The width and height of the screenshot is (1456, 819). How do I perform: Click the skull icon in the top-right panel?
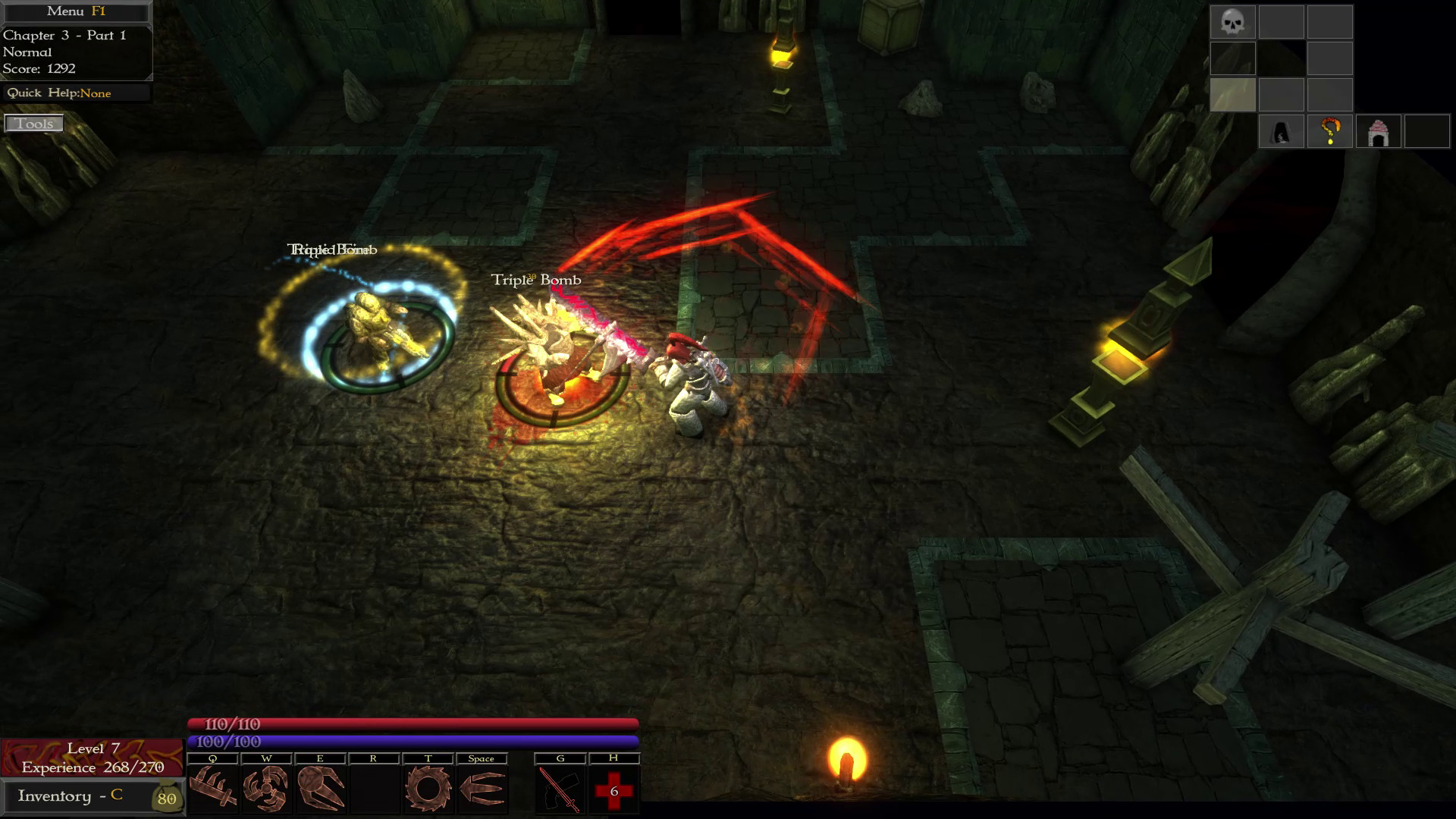click(x=1233, y=22)
